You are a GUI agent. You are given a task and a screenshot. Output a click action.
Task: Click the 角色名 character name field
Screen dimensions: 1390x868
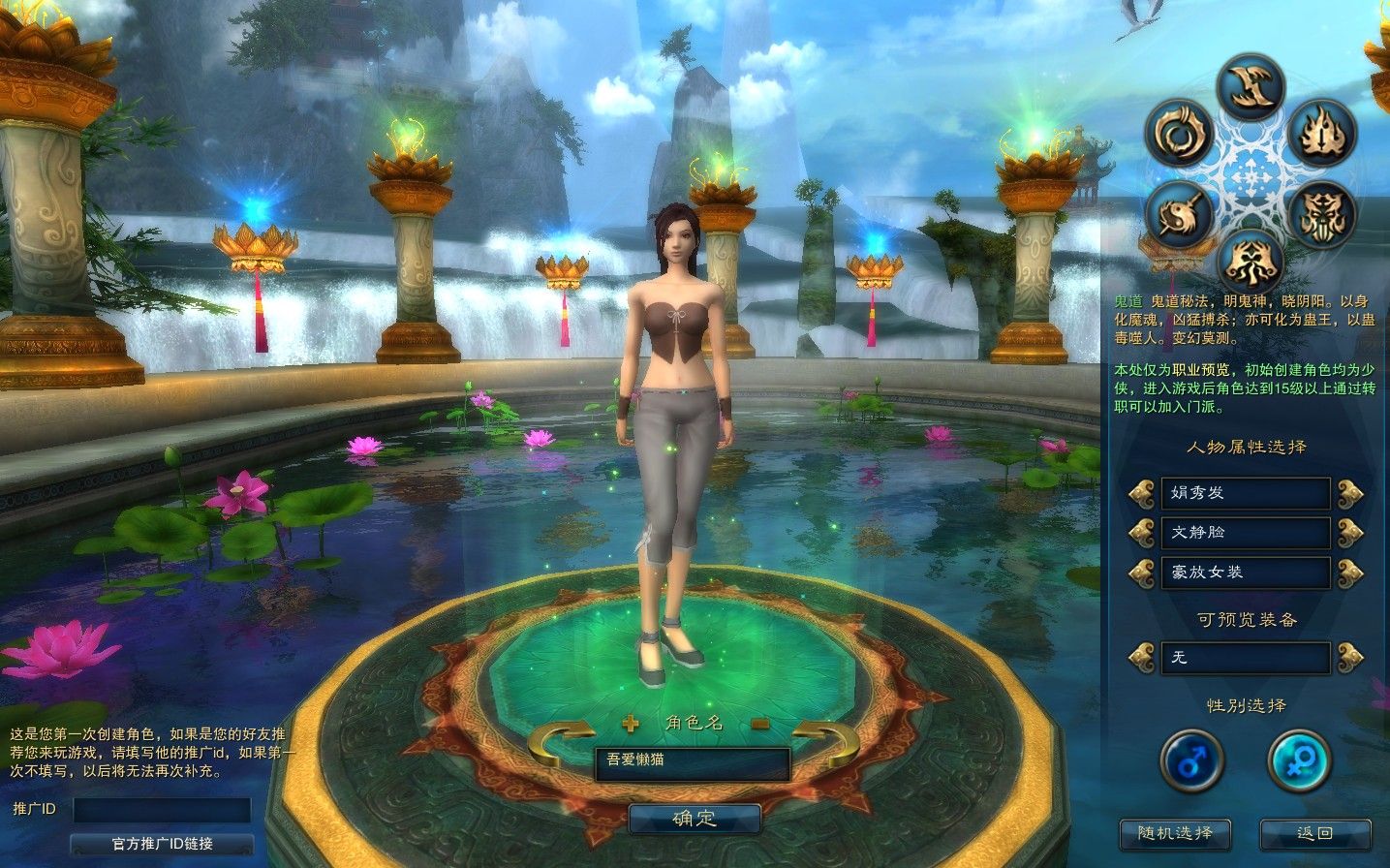point(692,761)
